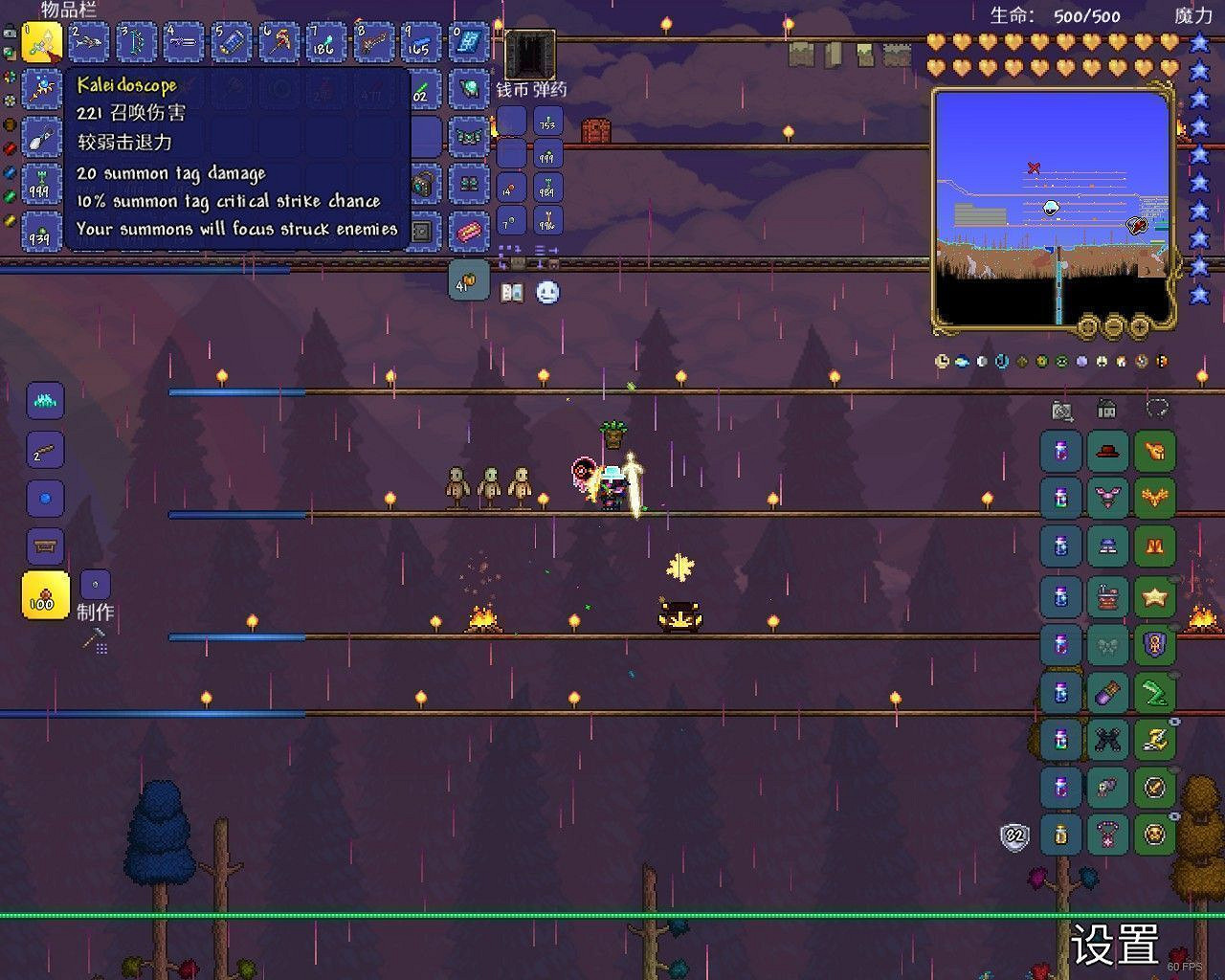This screenshot has width=1225, height=980.
Task: Expand the crafting grid via the dots icon
Action: point(101,648)
